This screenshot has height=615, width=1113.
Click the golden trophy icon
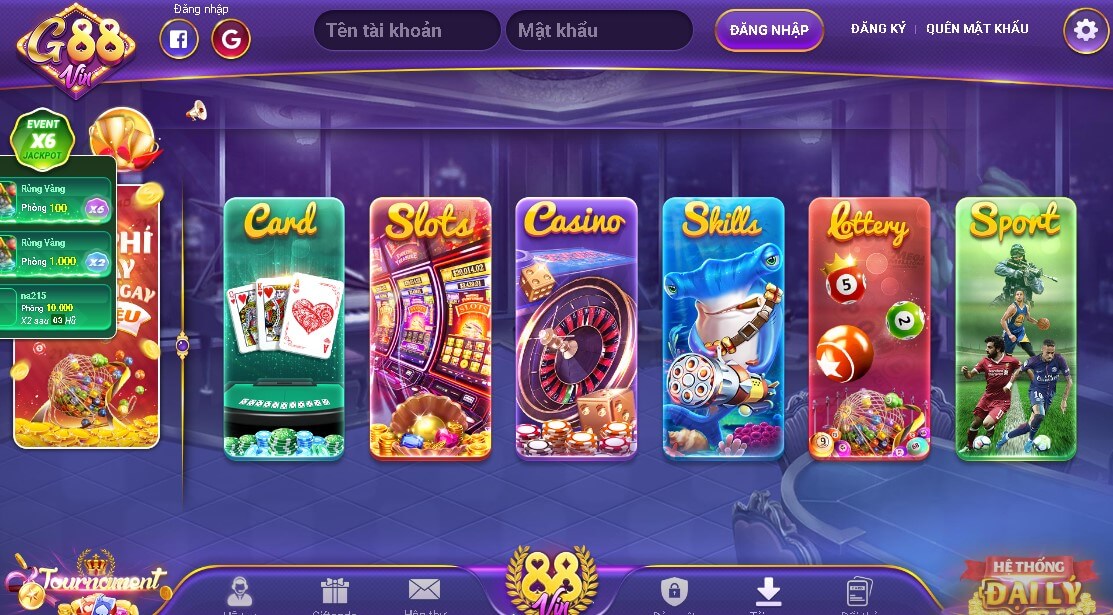(122, 135)
